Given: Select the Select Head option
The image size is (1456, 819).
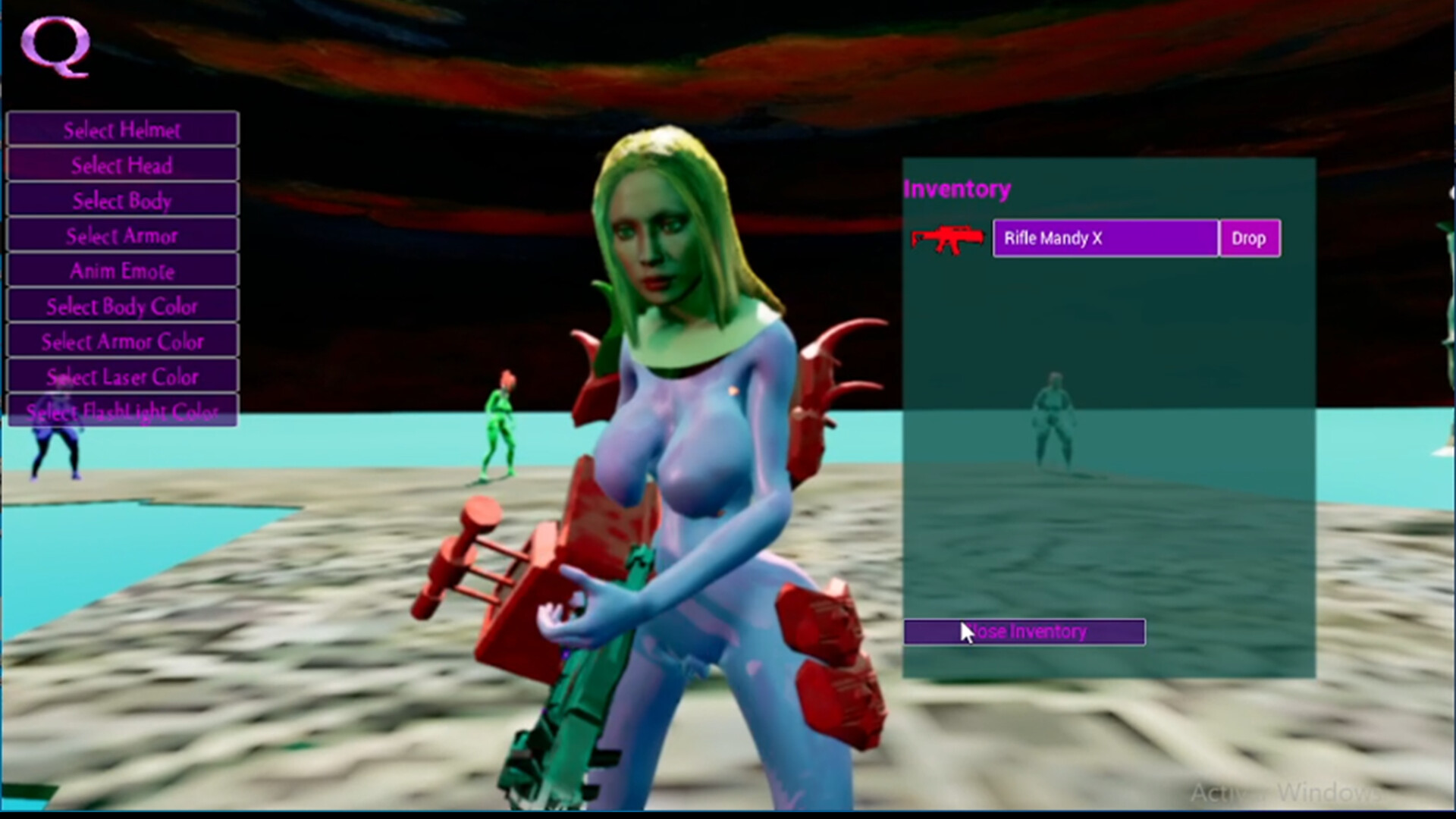Looking at the screenshot, I should (x=121, y=165).
